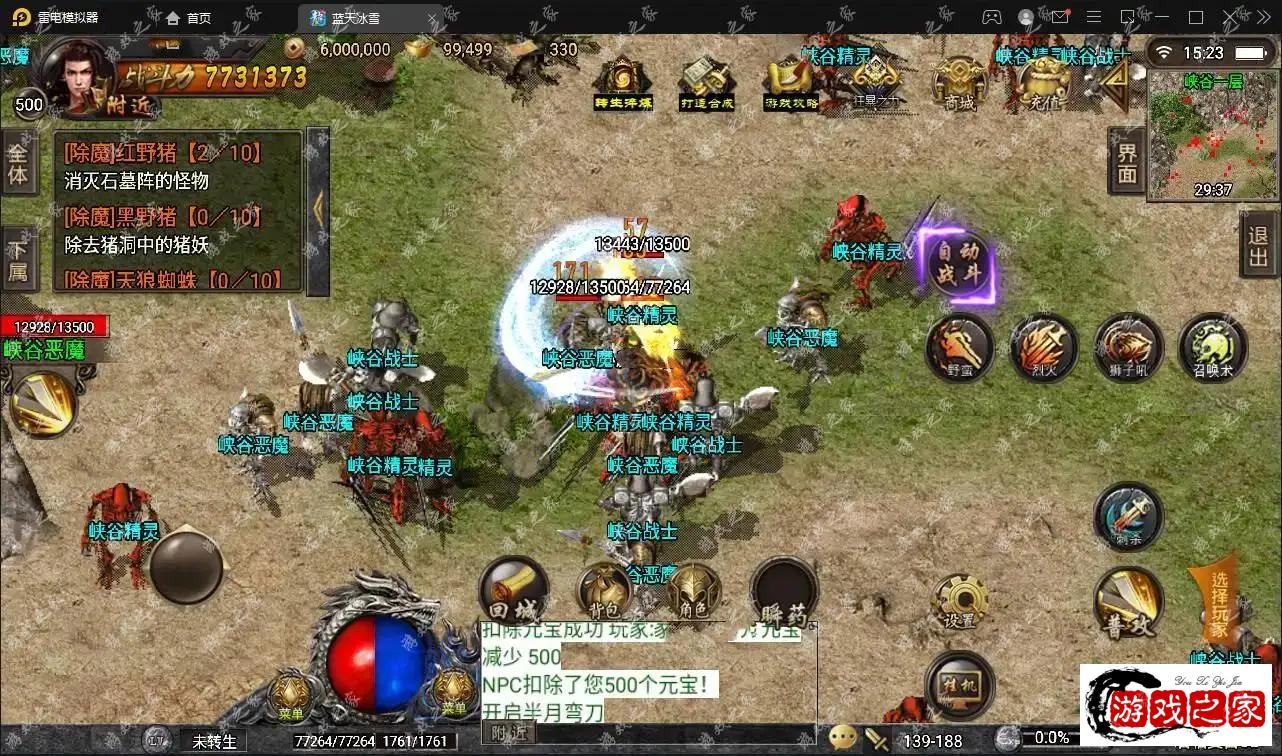Open the 转生淬炼 rebirth menu
Screen dimensions: 1282x756
point(622,80)
